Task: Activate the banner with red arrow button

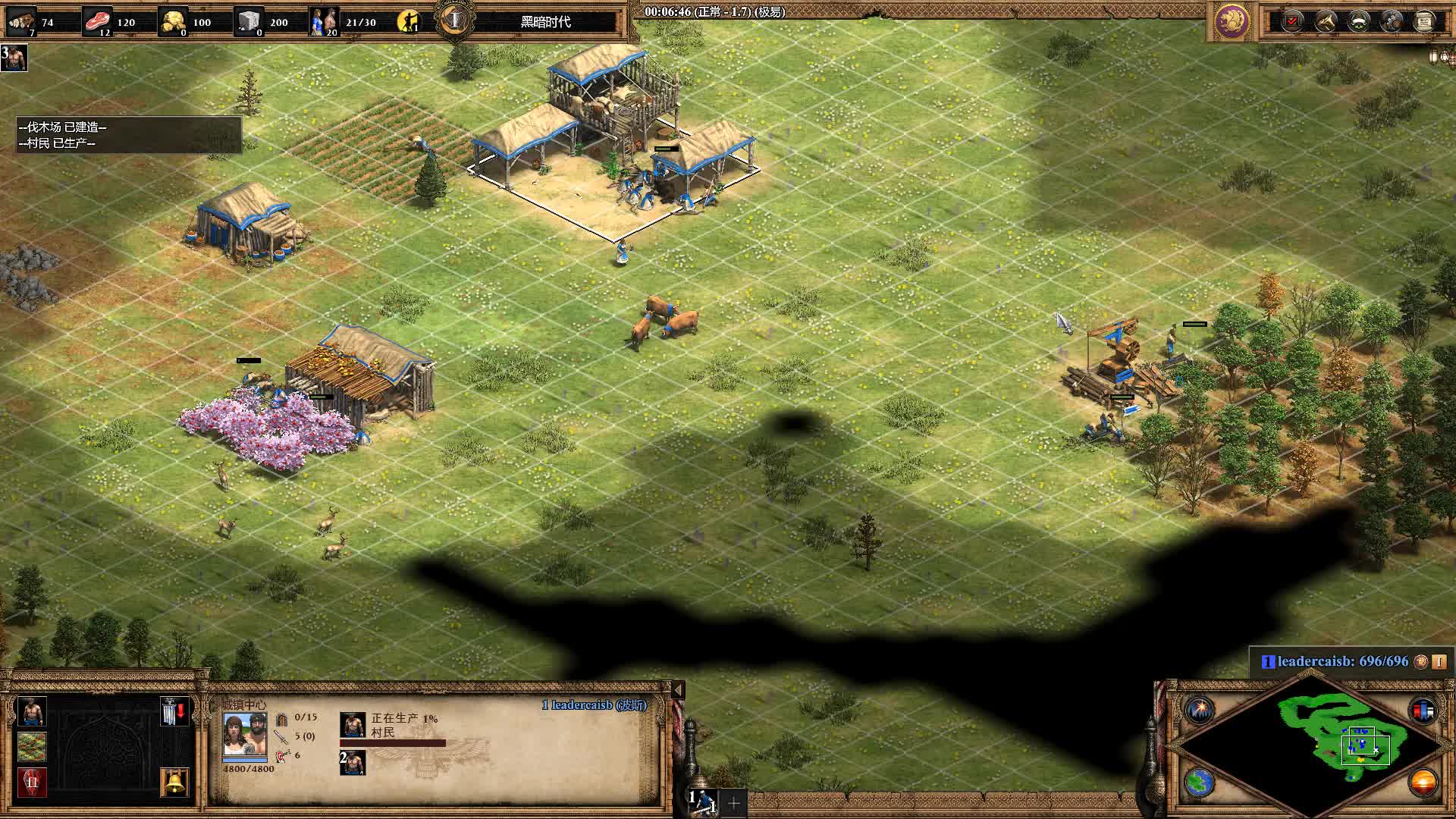Action: 174,711
